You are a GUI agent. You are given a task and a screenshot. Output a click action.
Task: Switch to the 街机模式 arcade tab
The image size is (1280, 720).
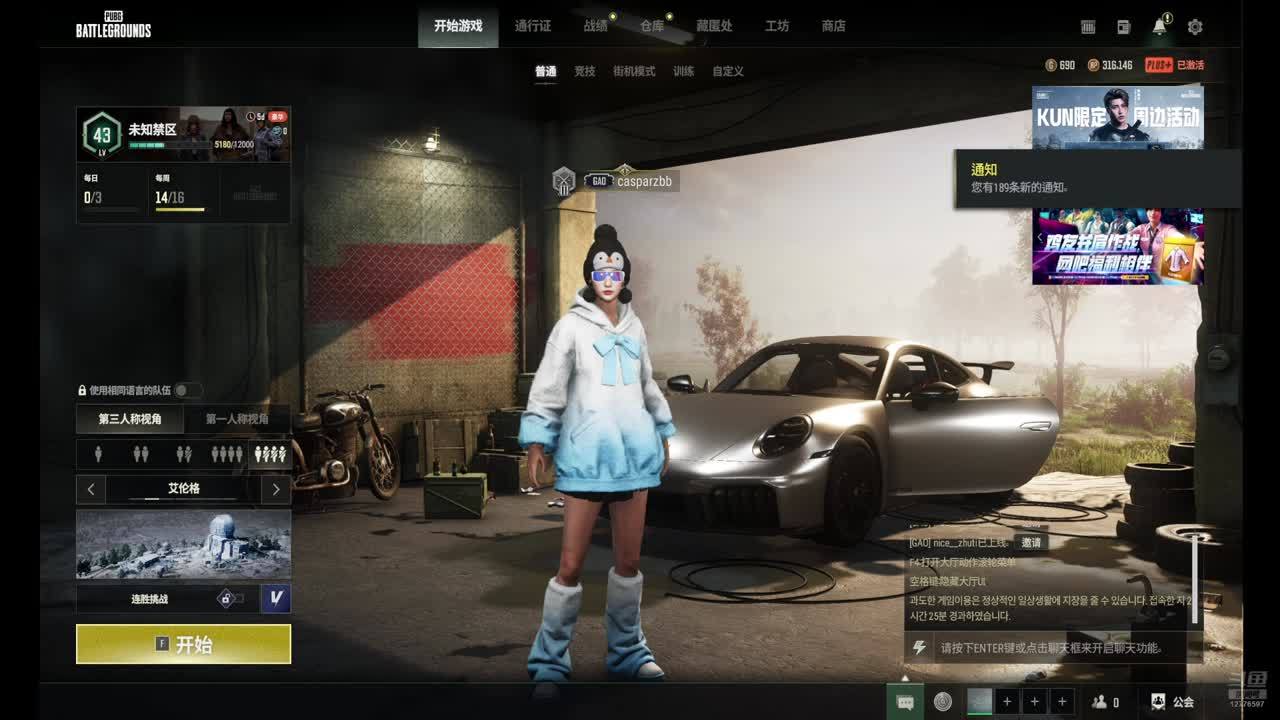[x=634, y=71]
